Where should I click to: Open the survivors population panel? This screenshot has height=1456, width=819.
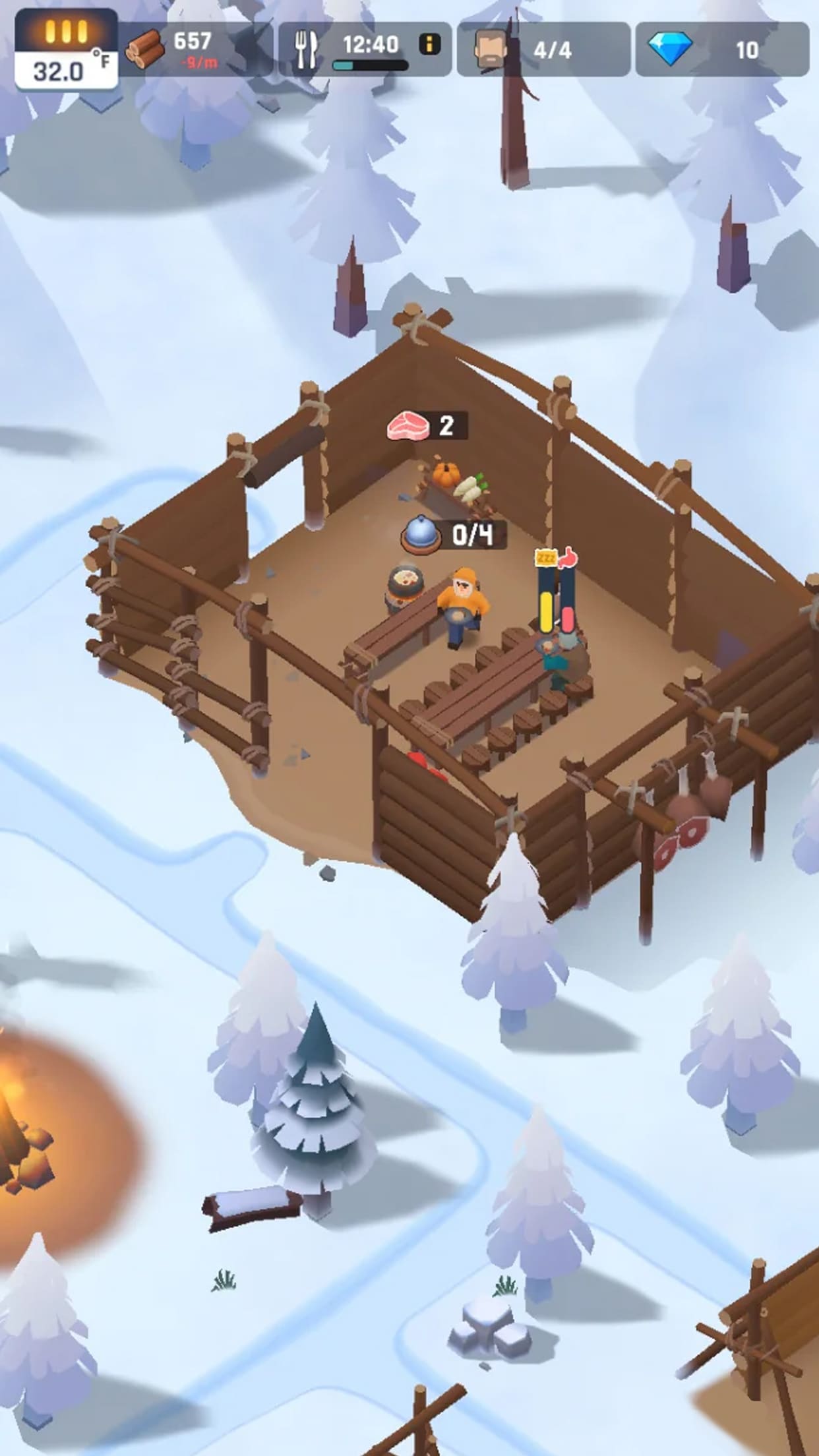[543, 49]
